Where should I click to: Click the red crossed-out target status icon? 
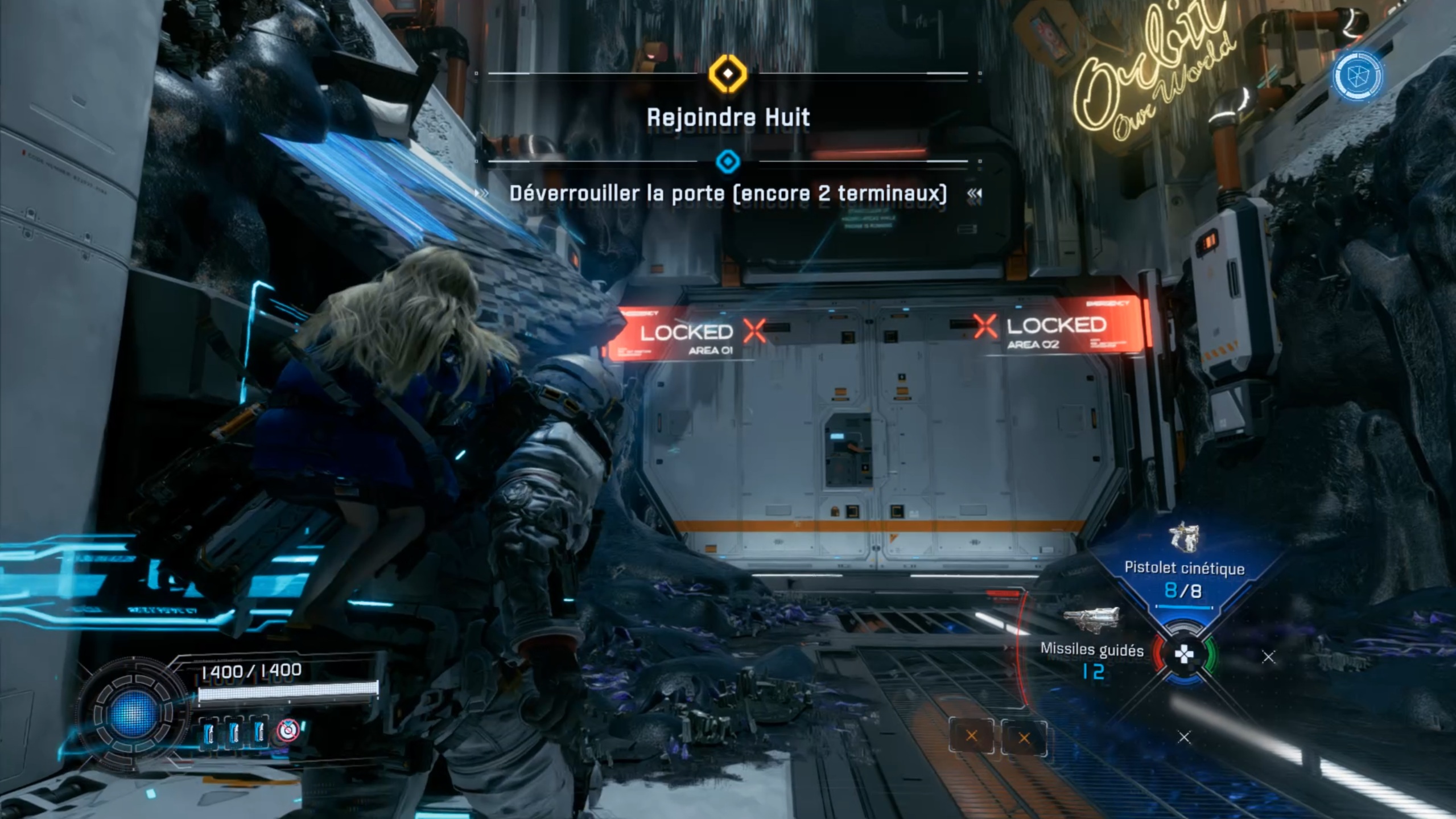click(x=288, y=730)
